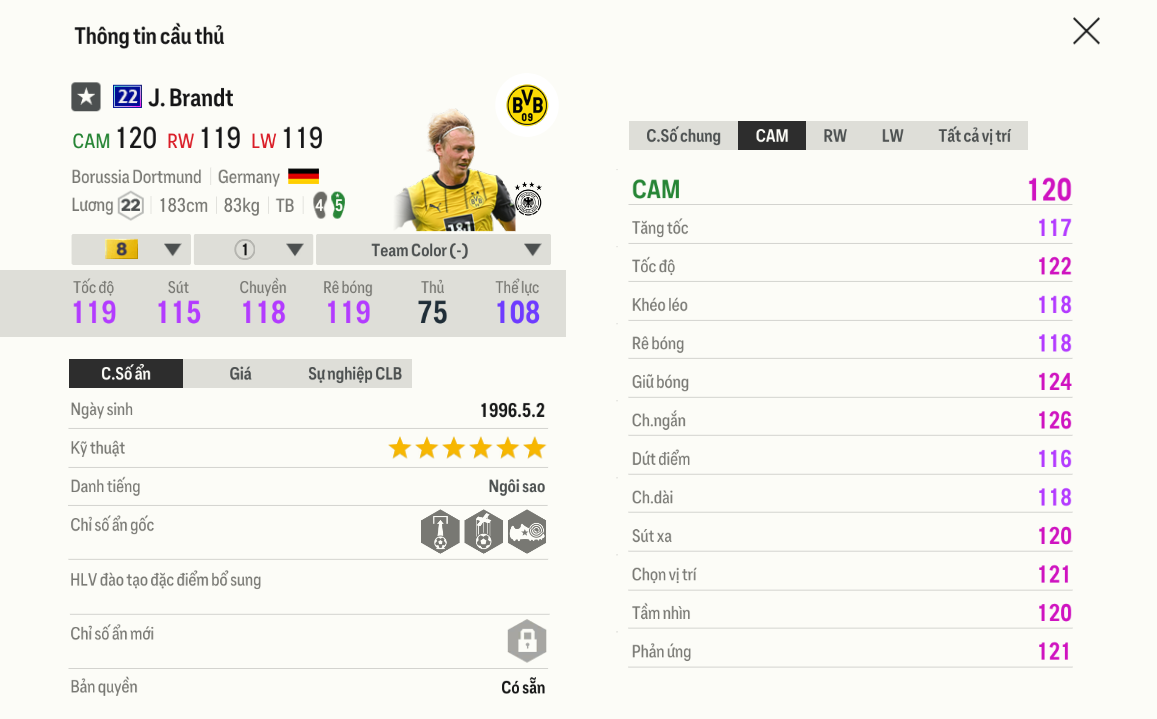Click the season 22 card badge
Image resolution: width=1157 pixels, height=719 pixels.
click(x=127, y=97)
